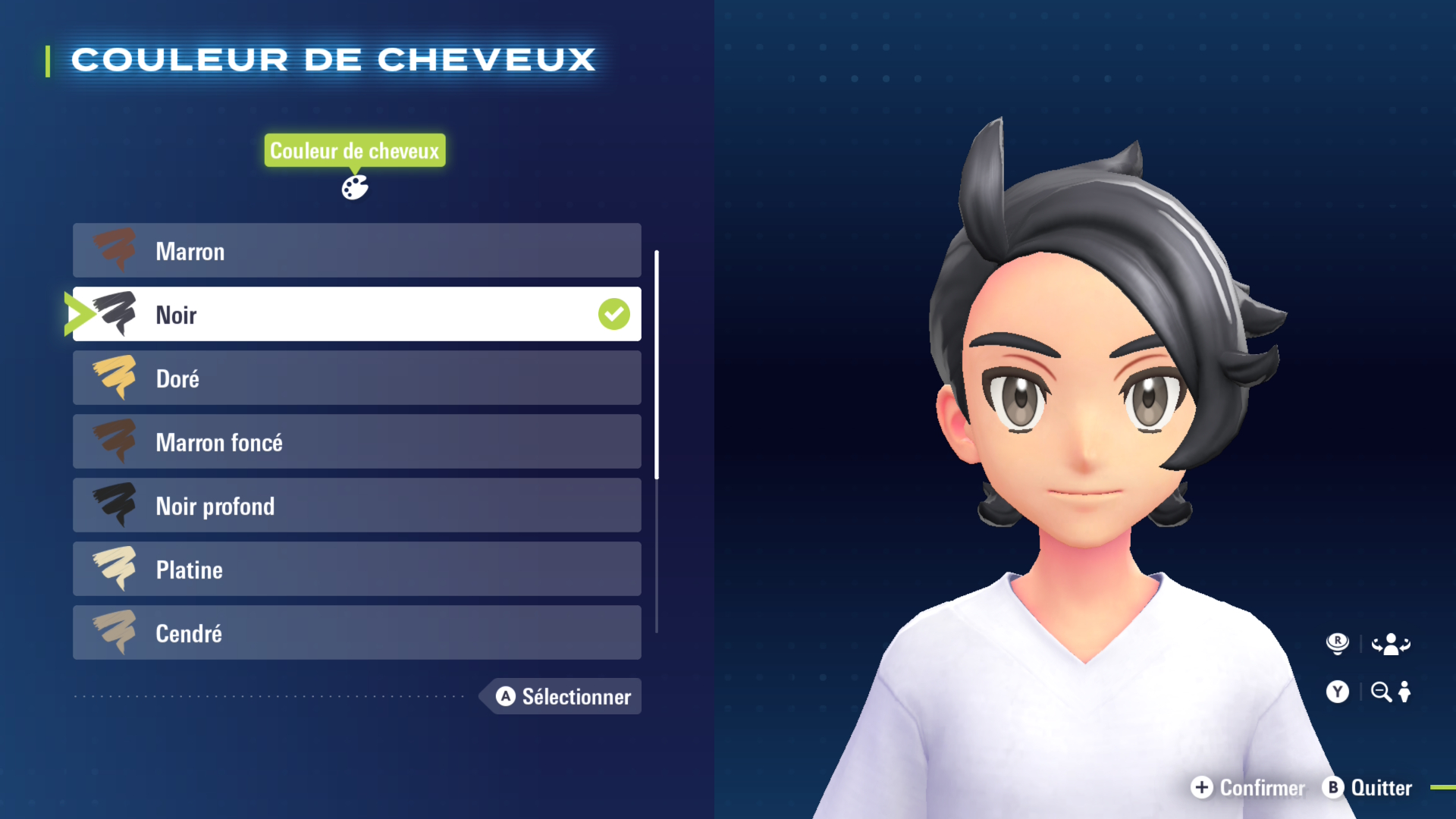Image resolution: width=1456 pixels, height=819 pixels.
Task: Open the Couleur de cheveux palette tab
Action: [354, 187]
